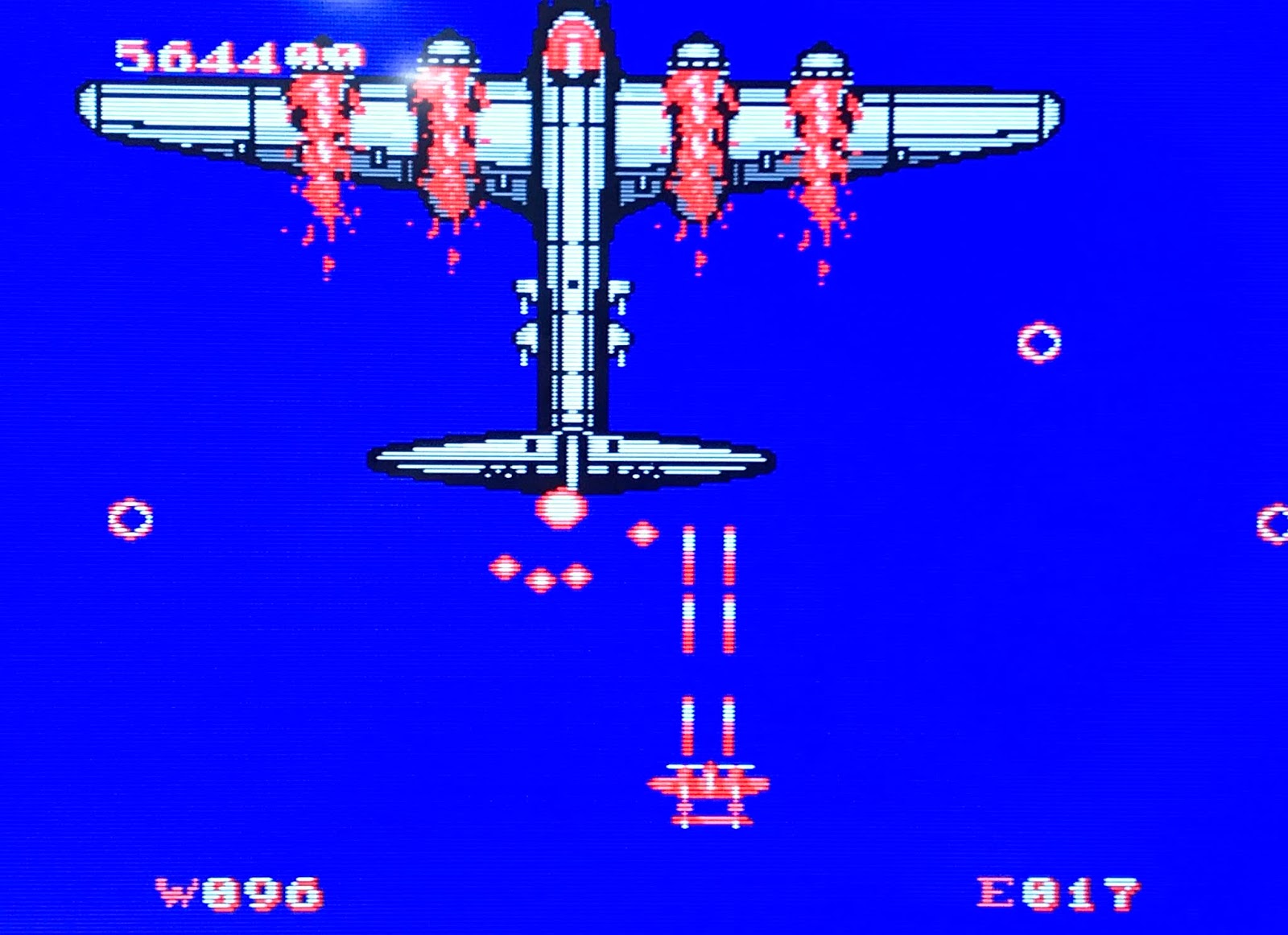Click the left vertical bullet stream
This screenshot has width=1288, height=935.
point(690,587)
